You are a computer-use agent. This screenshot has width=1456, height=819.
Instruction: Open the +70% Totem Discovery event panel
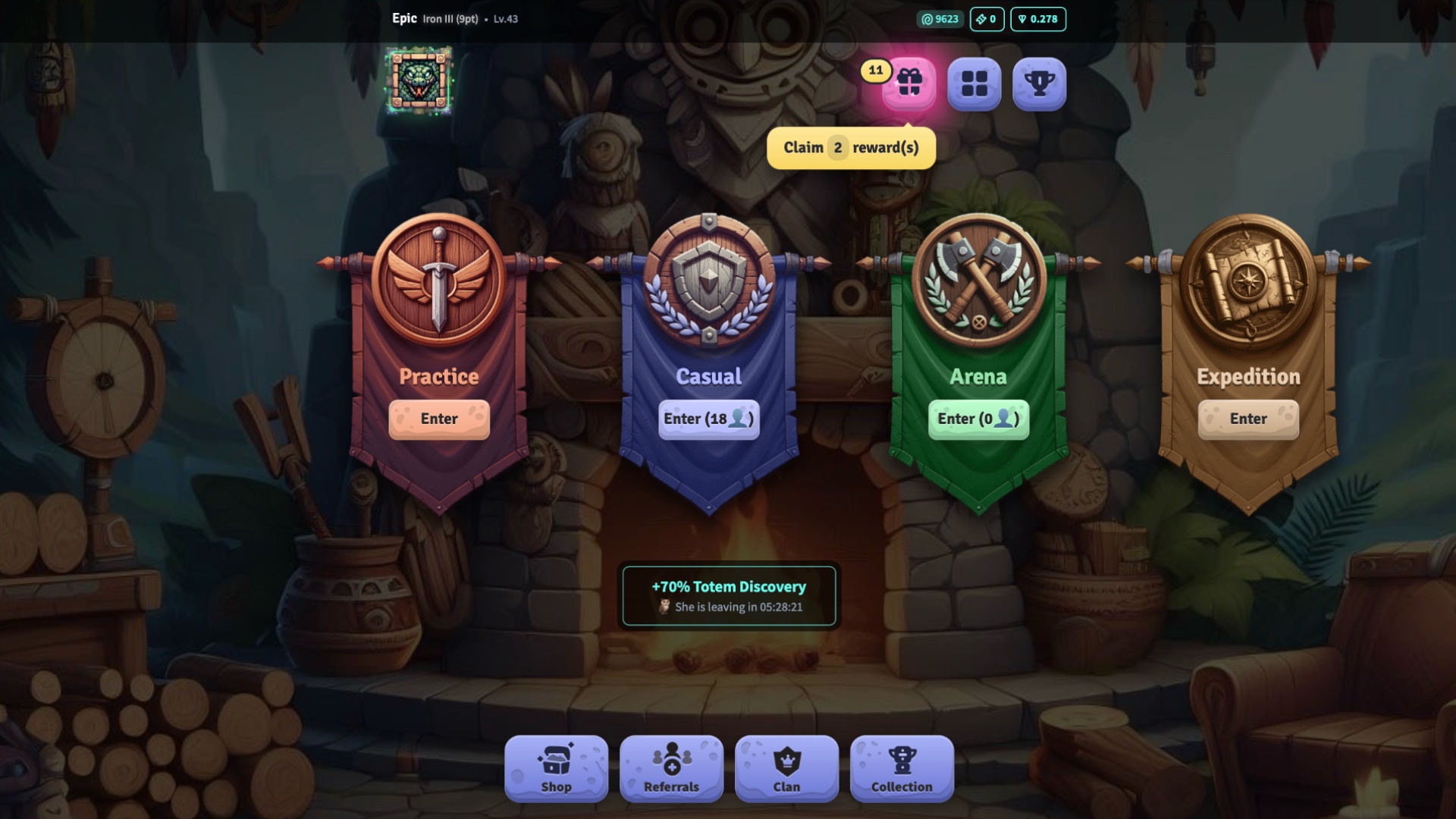coord(730,595)
